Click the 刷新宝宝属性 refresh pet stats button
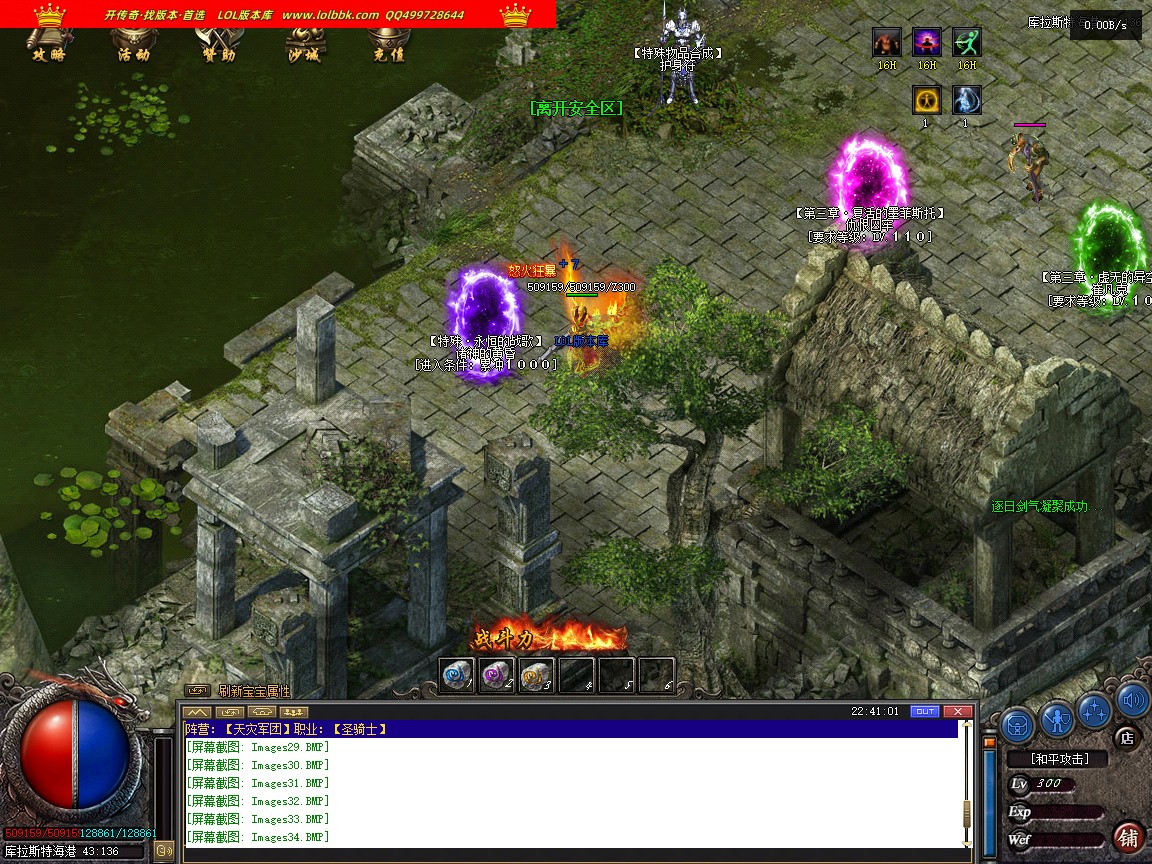 click(x=254, y=691)
